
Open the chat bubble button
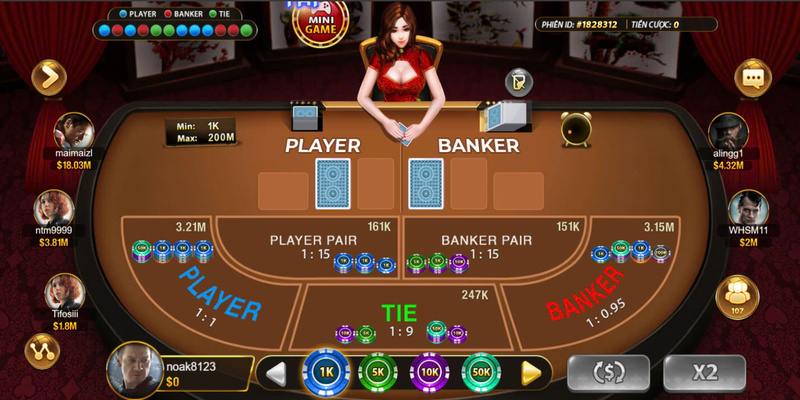tap(752, 77)
